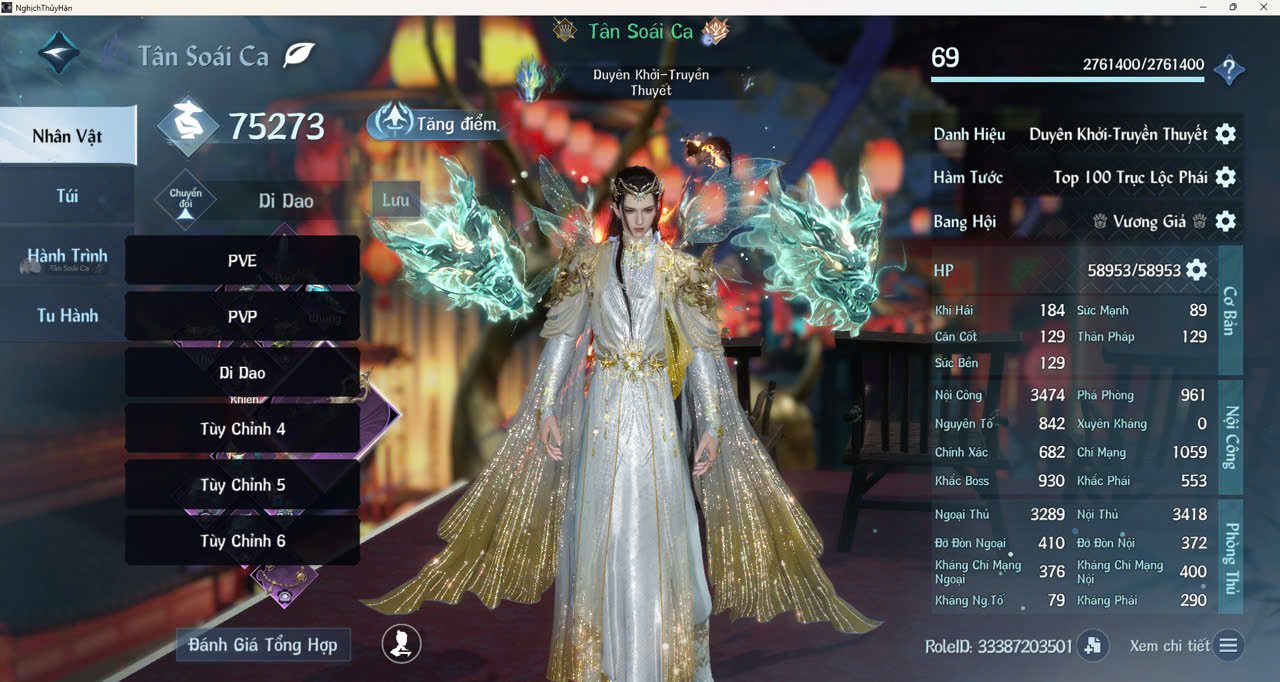The height and width of the screenshot is (682, 1280).
Task: Pick the Tùy Chỉnh 5 preset
Action: 242,485
